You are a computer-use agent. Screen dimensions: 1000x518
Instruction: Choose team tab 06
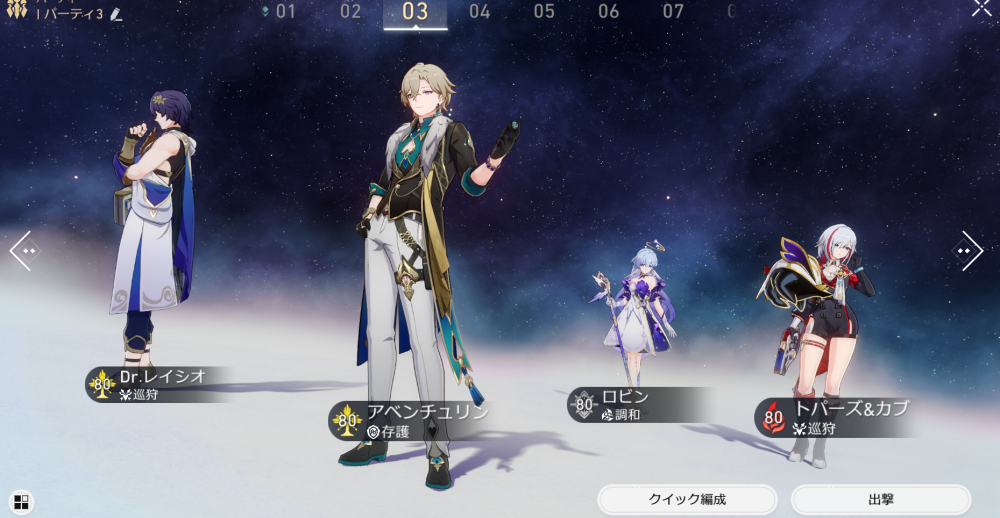[x=609, y=12]
